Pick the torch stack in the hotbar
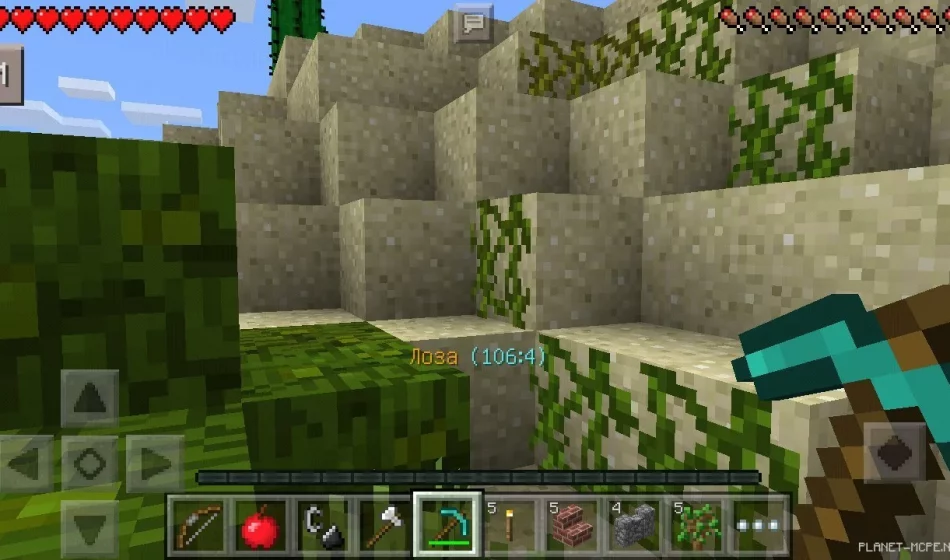This screenshot has width=950, height=560. click(511, 524)
